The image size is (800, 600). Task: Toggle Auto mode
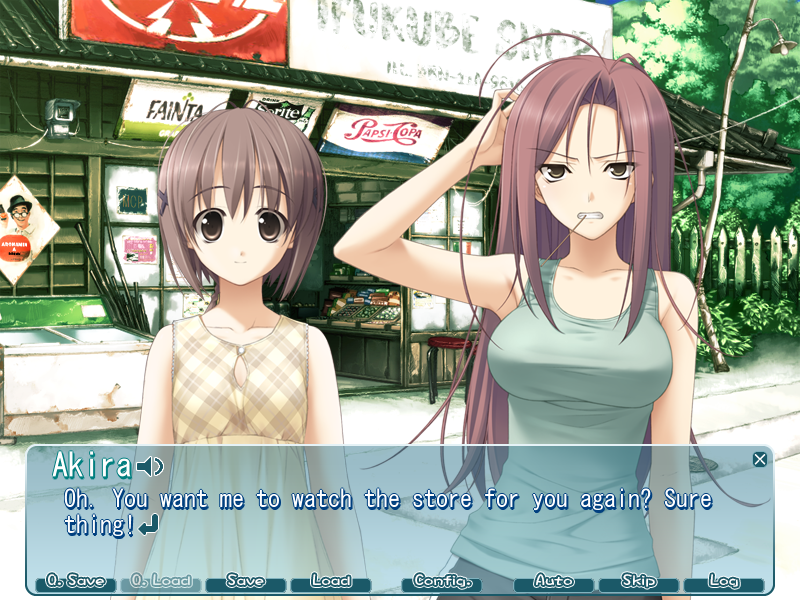tap(554, 581)
